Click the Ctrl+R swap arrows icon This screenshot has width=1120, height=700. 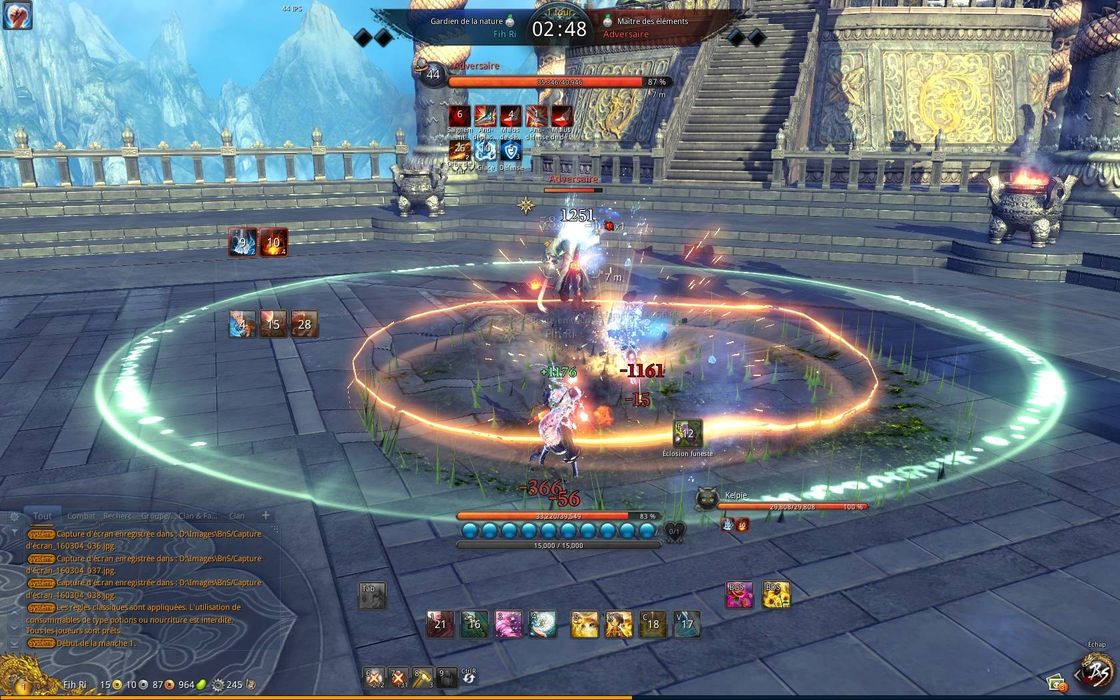tap(469, 678)
